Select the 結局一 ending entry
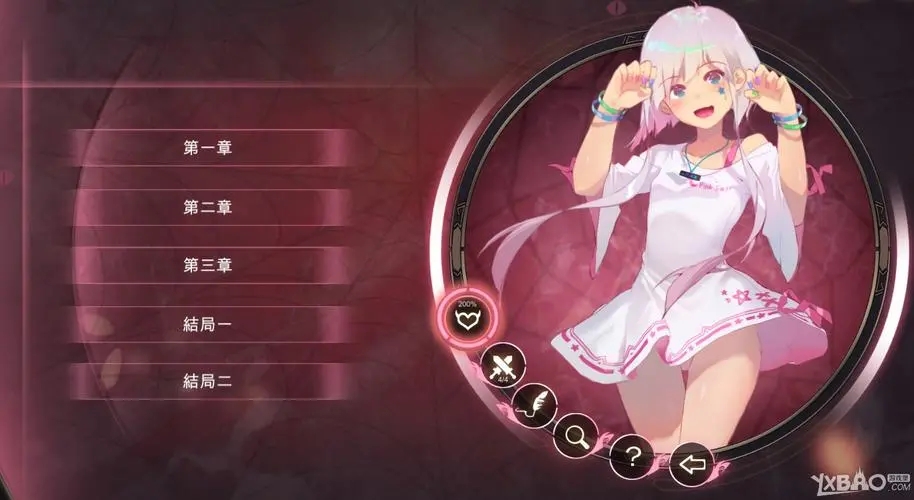Image resolution: width=914 pixels, height=500 pixels. click(208, 323)
